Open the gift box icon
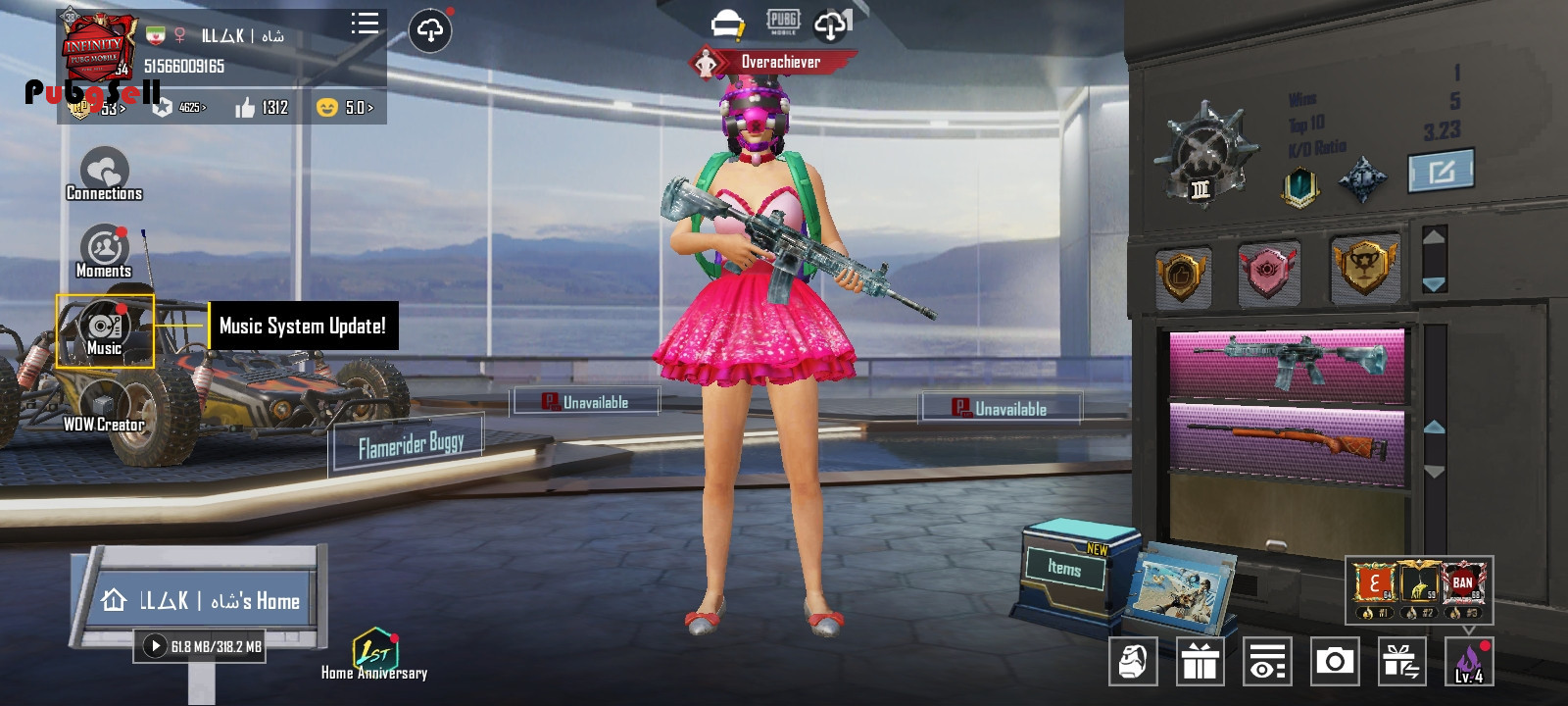Image resolution: width=1568 pixels, height=706 pixels. pos(1200,662)
